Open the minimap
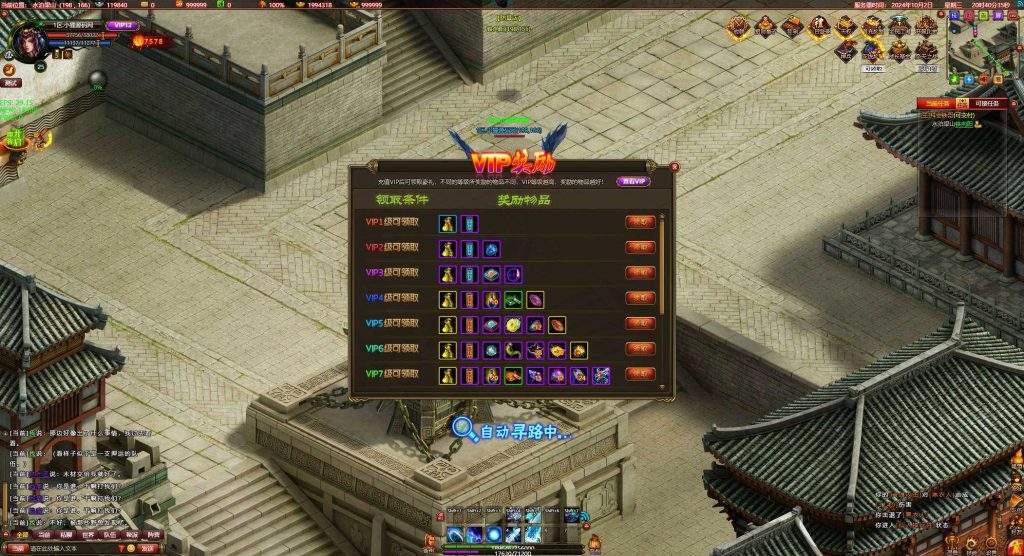 (x=985, y=45)
